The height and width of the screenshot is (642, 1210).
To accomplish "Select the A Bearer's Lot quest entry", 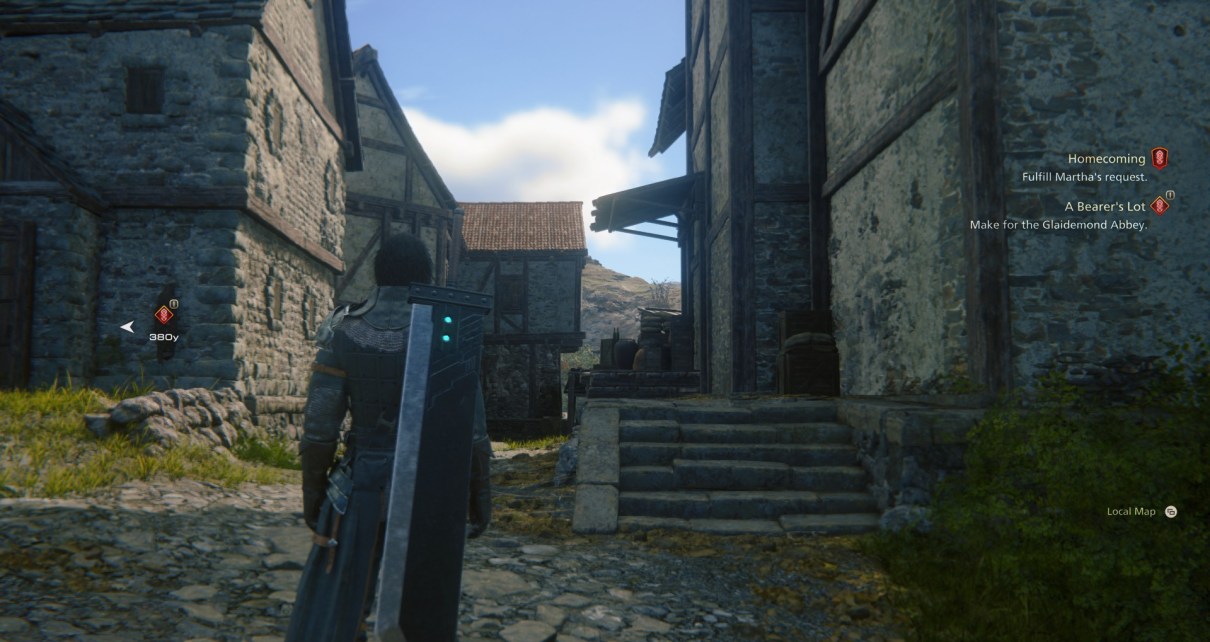I will pos(1104,206).
